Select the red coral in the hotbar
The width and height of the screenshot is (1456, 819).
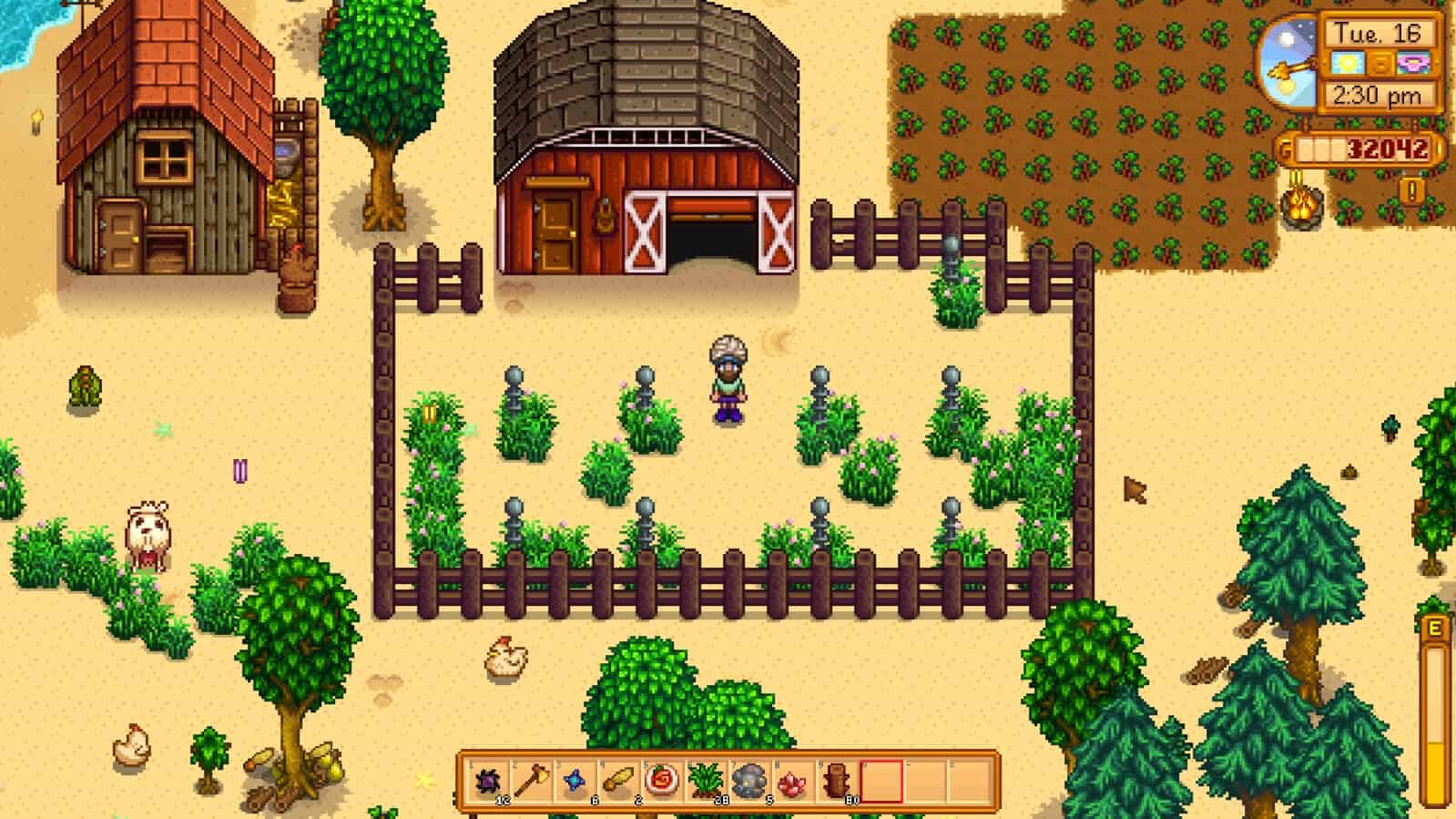792,781
